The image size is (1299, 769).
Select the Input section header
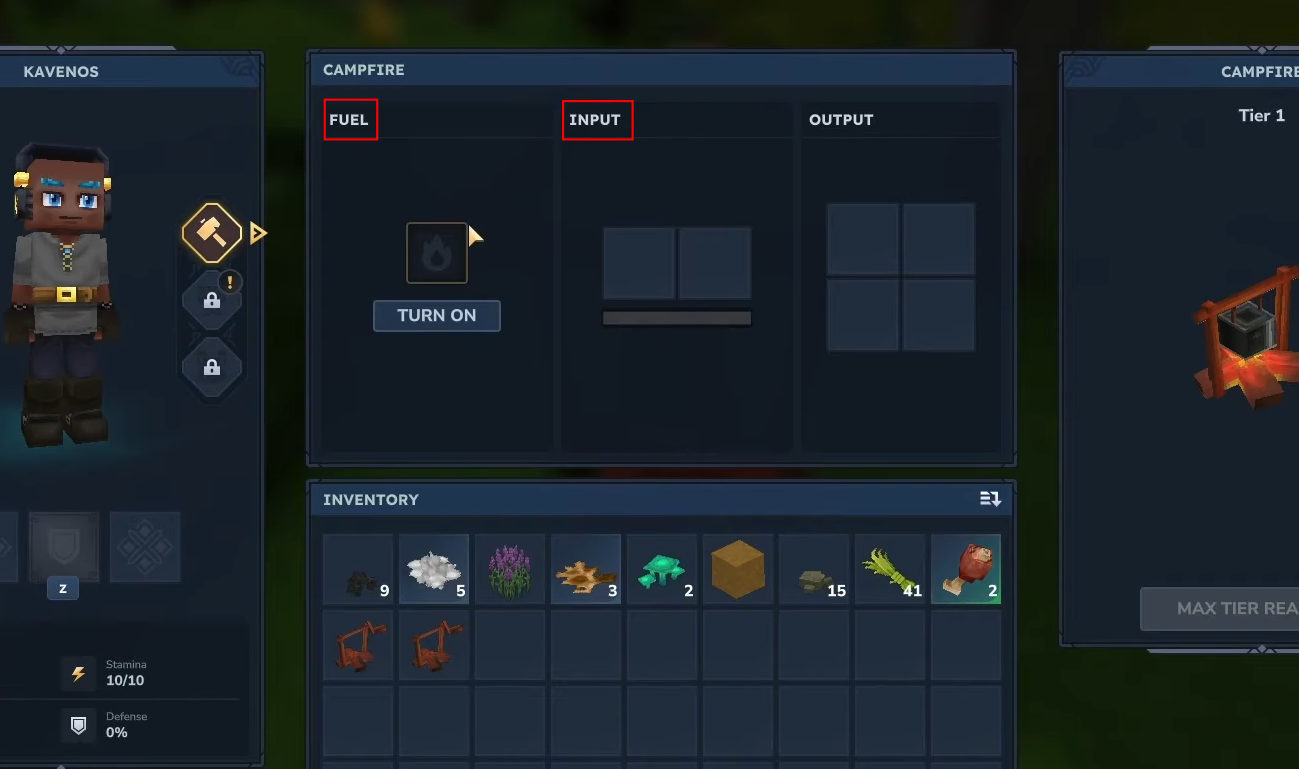[597, 119]
